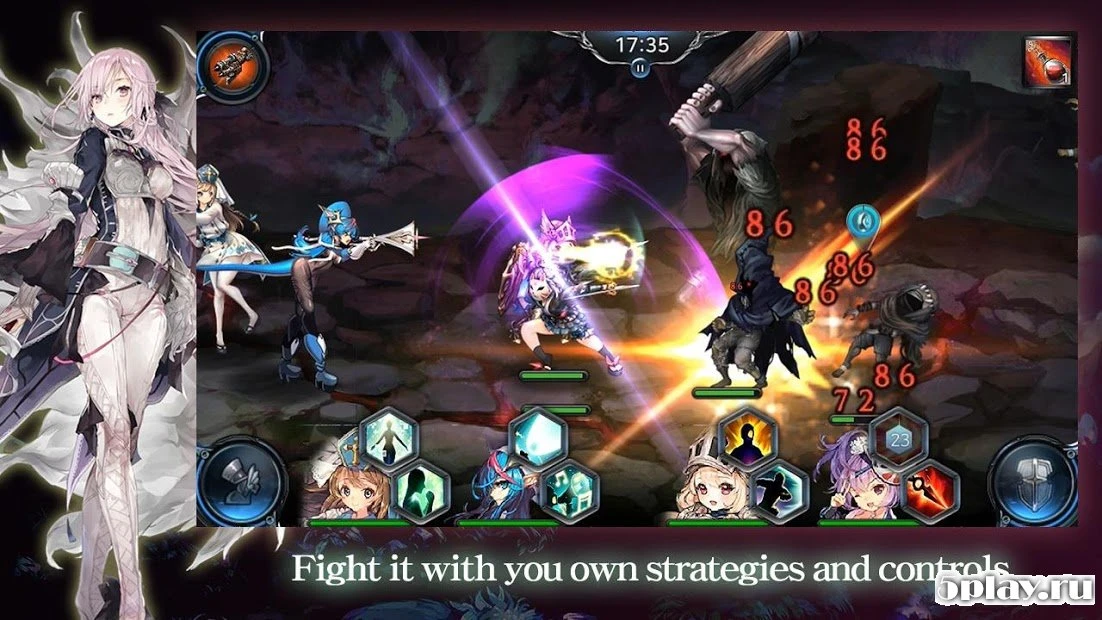
Task: Use the green silhouette healing skill
Action: (420, 491)
